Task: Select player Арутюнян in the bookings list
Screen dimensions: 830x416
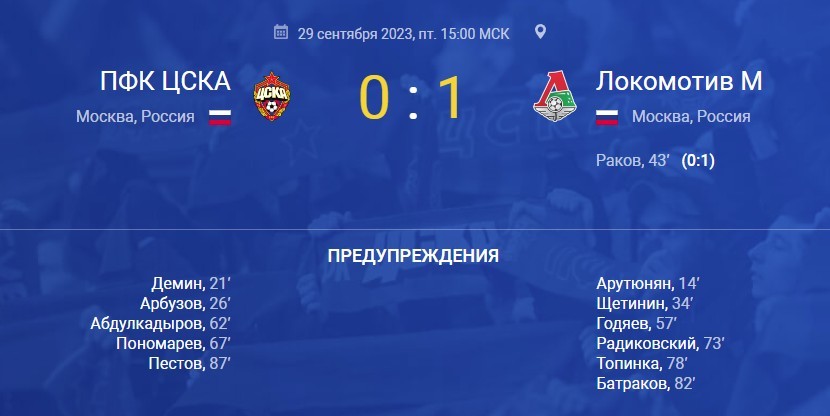Action: point(635,284)
